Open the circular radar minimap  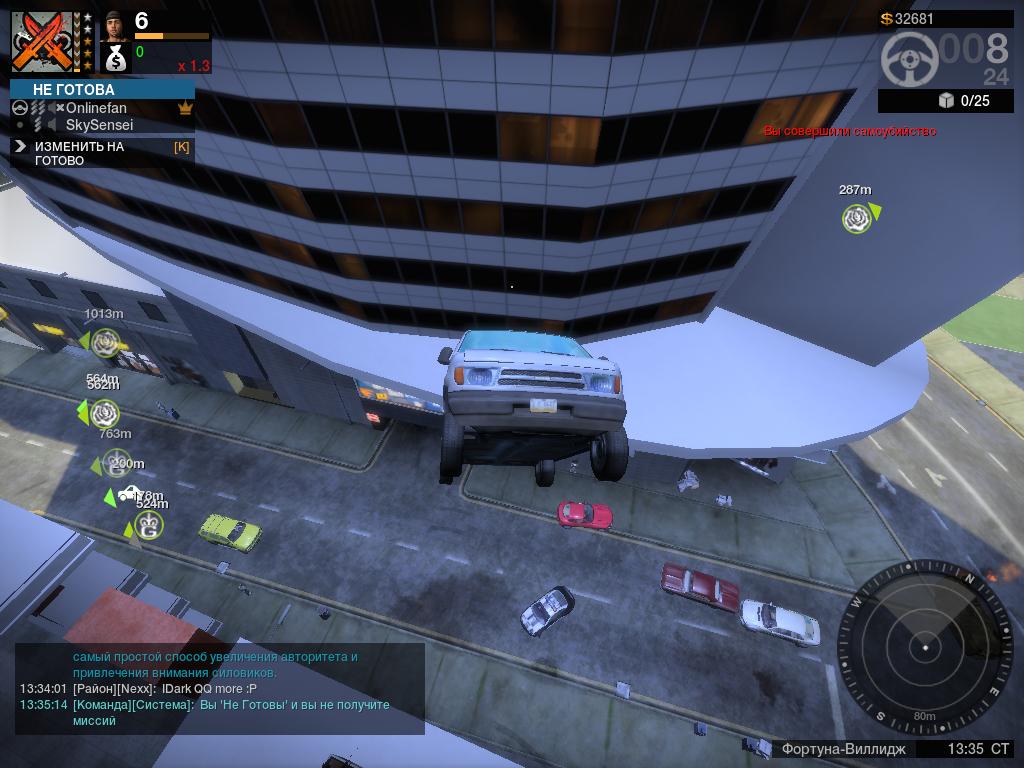coord(925,648)
